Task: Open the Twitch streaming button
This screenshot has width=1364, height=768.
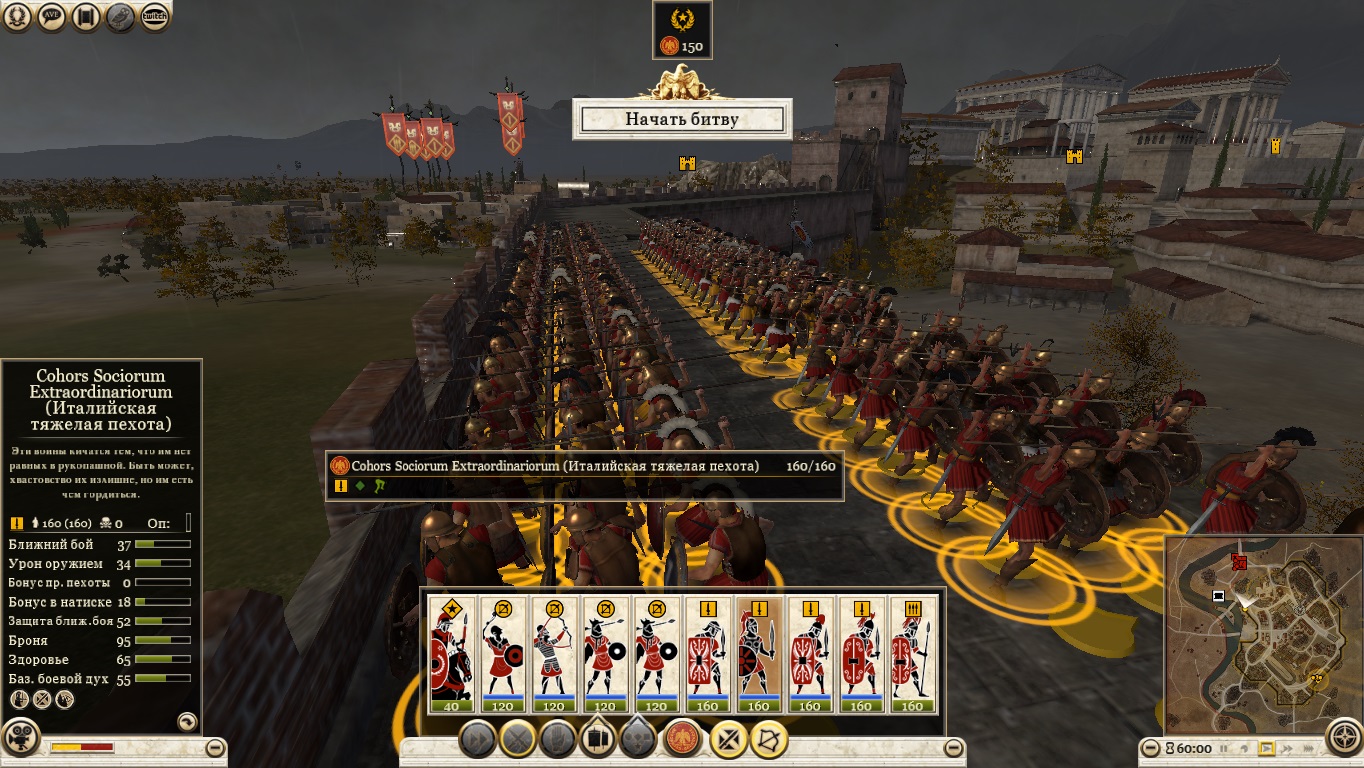Action: pyautogui.click(x=154, y=17)
